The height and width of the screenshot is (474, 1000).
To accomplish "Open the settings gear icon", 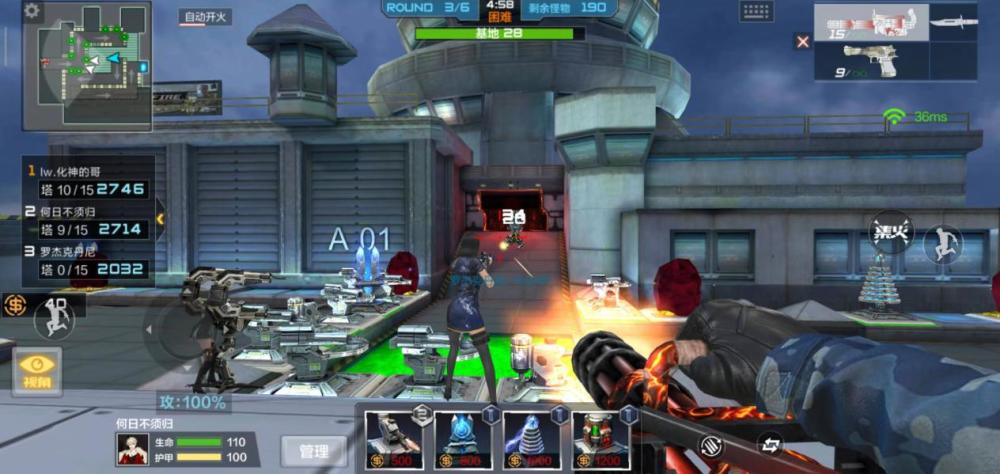I will (x=32, y=11).
